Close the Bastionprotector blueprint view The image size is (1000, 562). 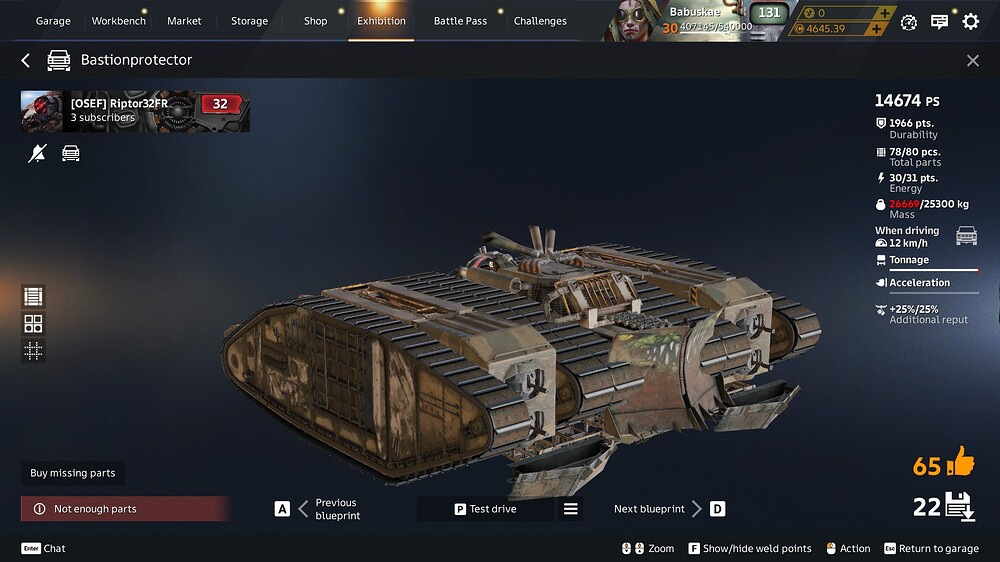pos(973,61)
